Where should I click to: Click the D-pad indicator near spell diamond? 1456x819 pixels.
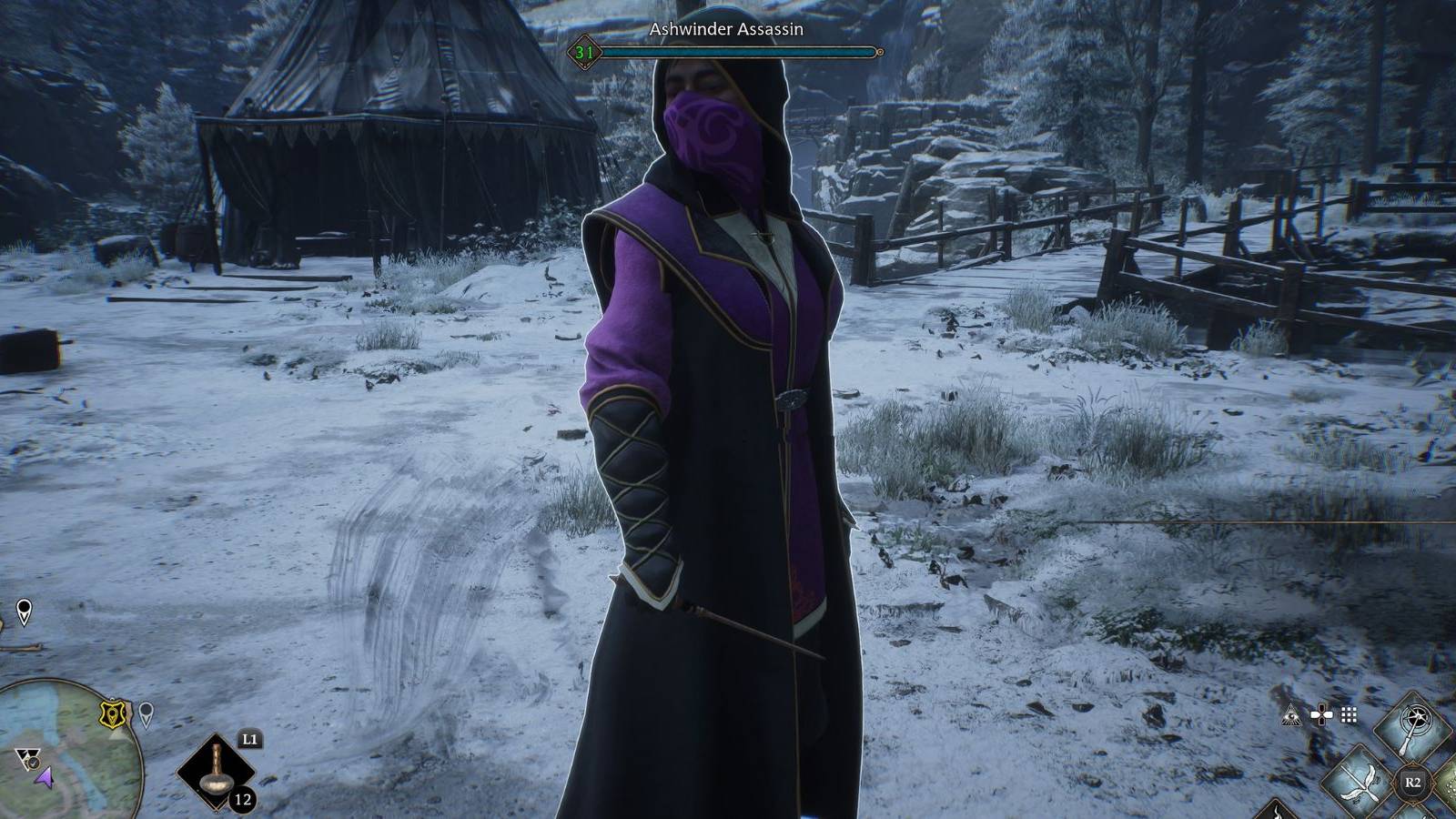point(1321,714)
